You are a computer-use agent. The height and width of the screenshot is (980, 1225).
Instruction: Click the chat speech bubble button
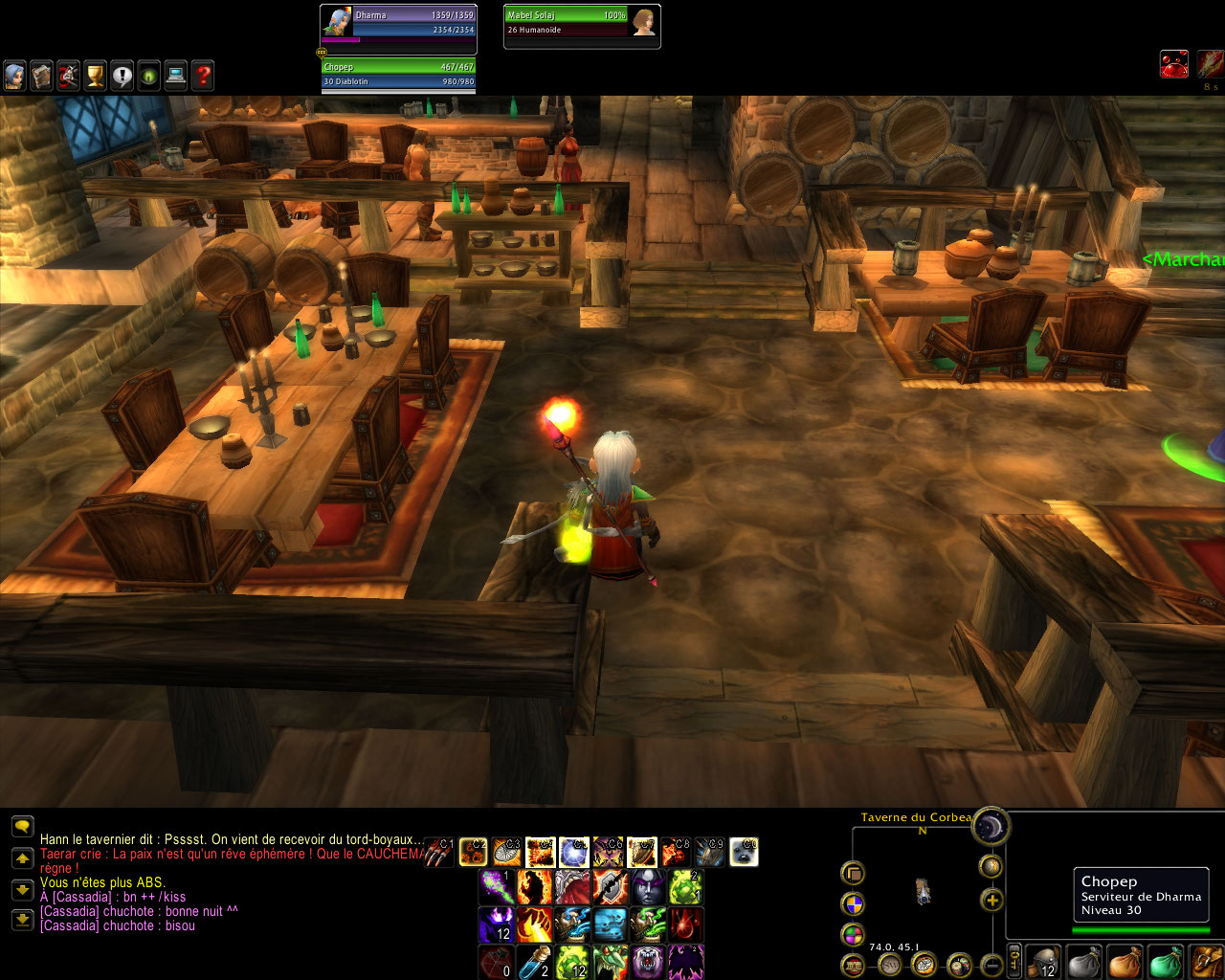tap(22, 825)
